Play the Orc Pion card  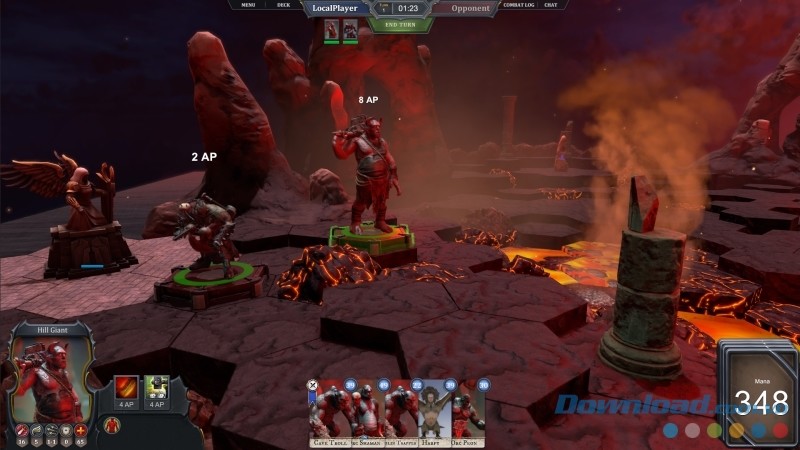pos(468,412)
